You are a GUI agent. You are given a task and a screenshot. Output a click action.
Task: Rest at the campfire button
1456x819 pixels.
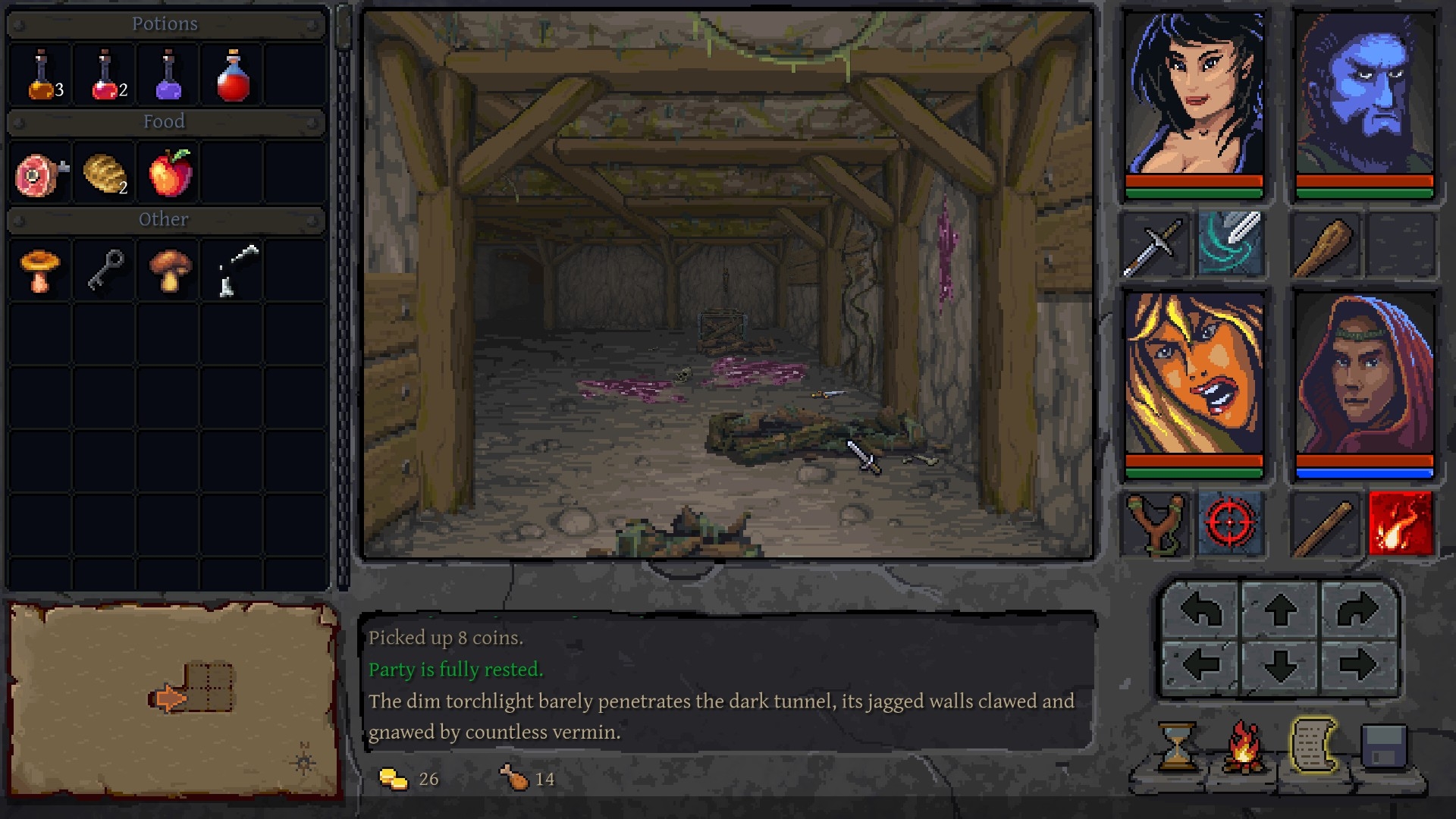[x=1244, y=746]
